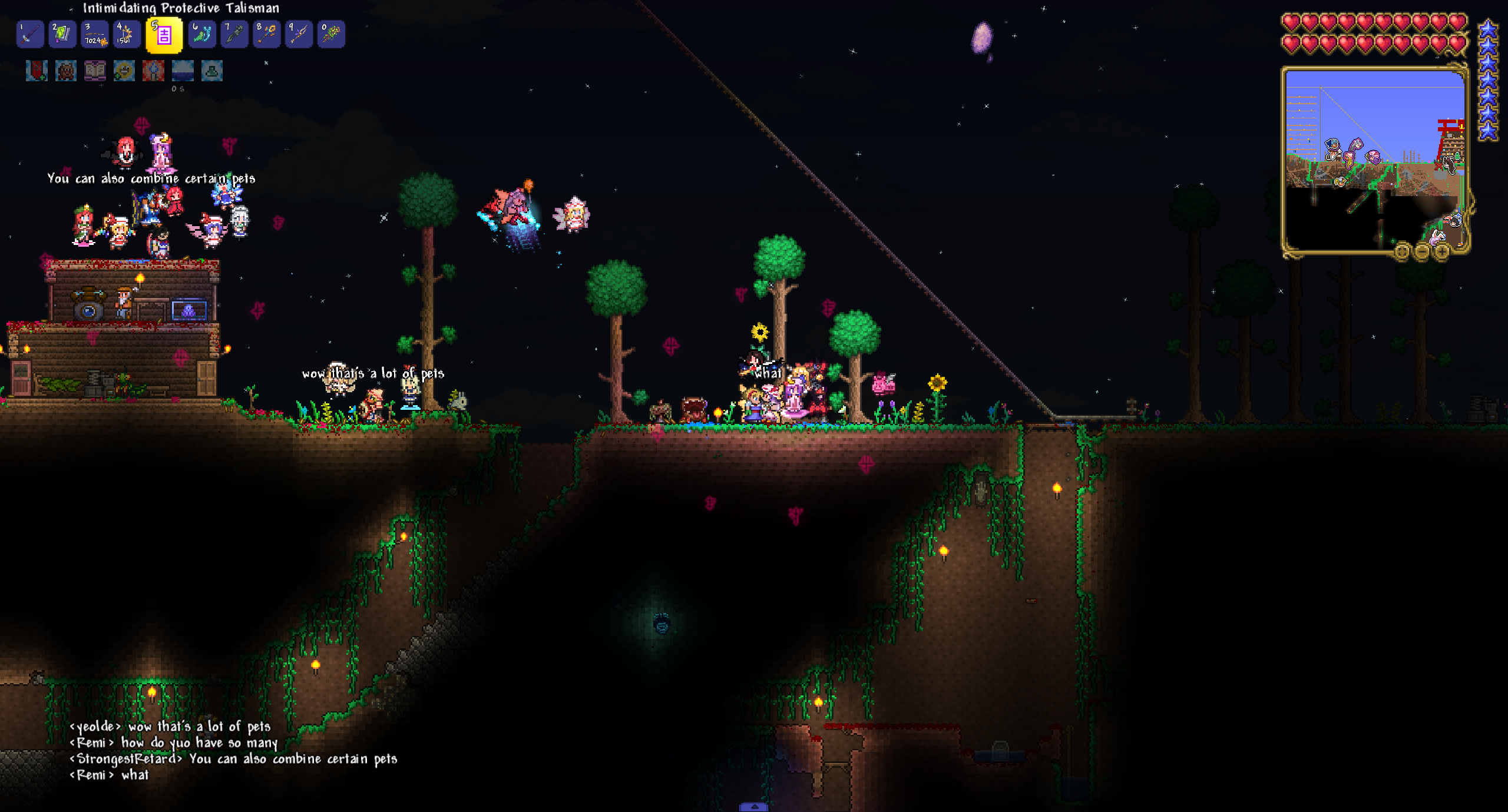This screenshot has height=812, width=1508.
Task: Zoom in the minimap with plus button
Action: [x=1441, y=253]
